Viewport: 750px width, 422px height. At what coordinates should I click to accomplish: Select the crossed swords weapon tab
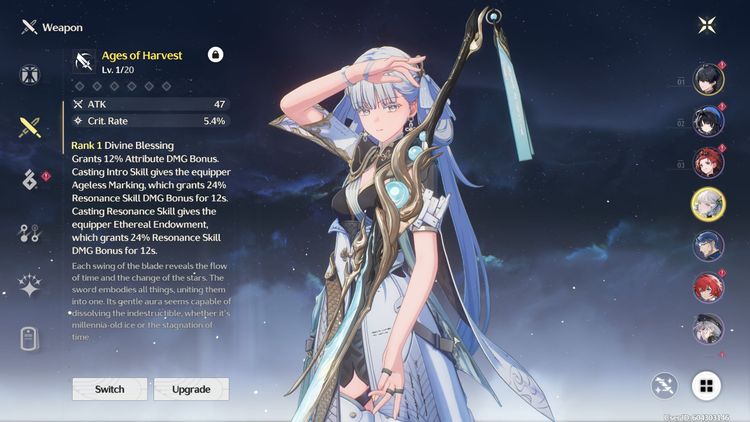coord(29,127)
